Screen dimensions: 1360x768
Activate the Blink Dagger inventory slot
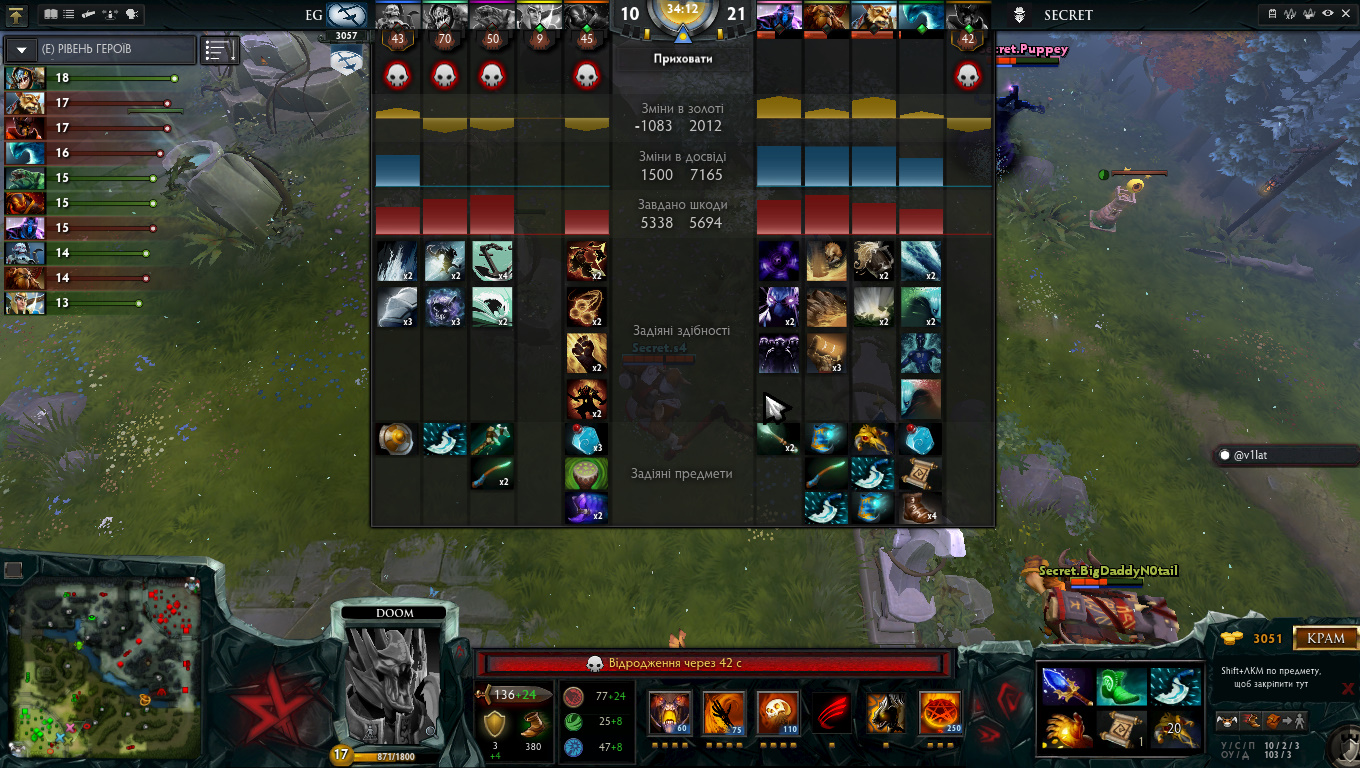coord(1172,686)
